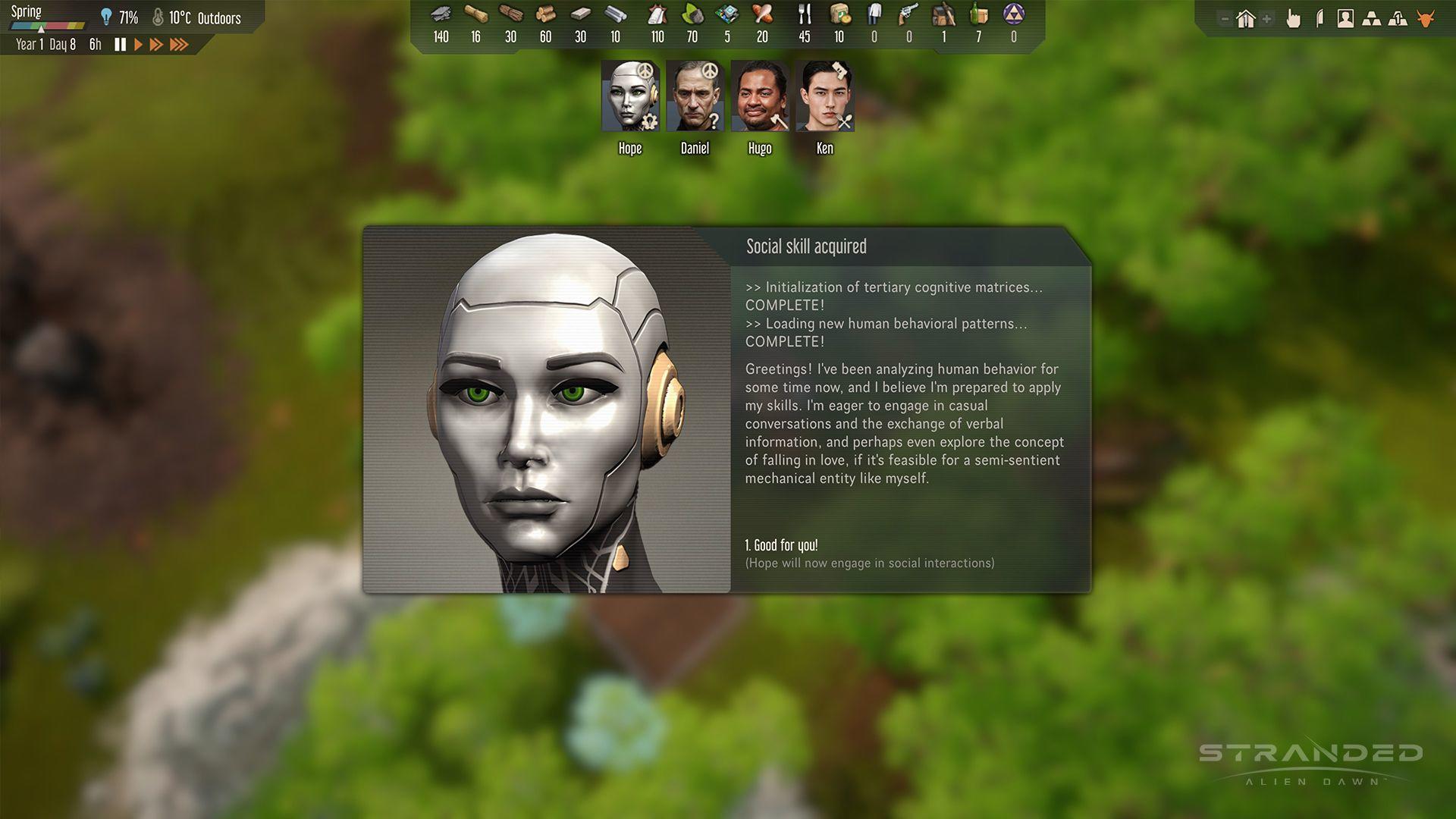Click the circuit board electronics resource
The image size is (1456, 819).
tap(727, 15)
